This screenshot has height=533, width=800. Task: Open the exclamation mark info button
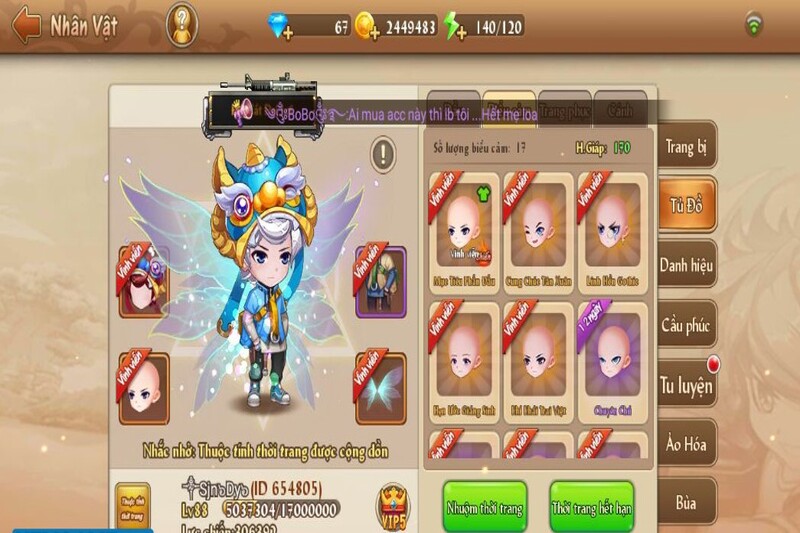384,154
